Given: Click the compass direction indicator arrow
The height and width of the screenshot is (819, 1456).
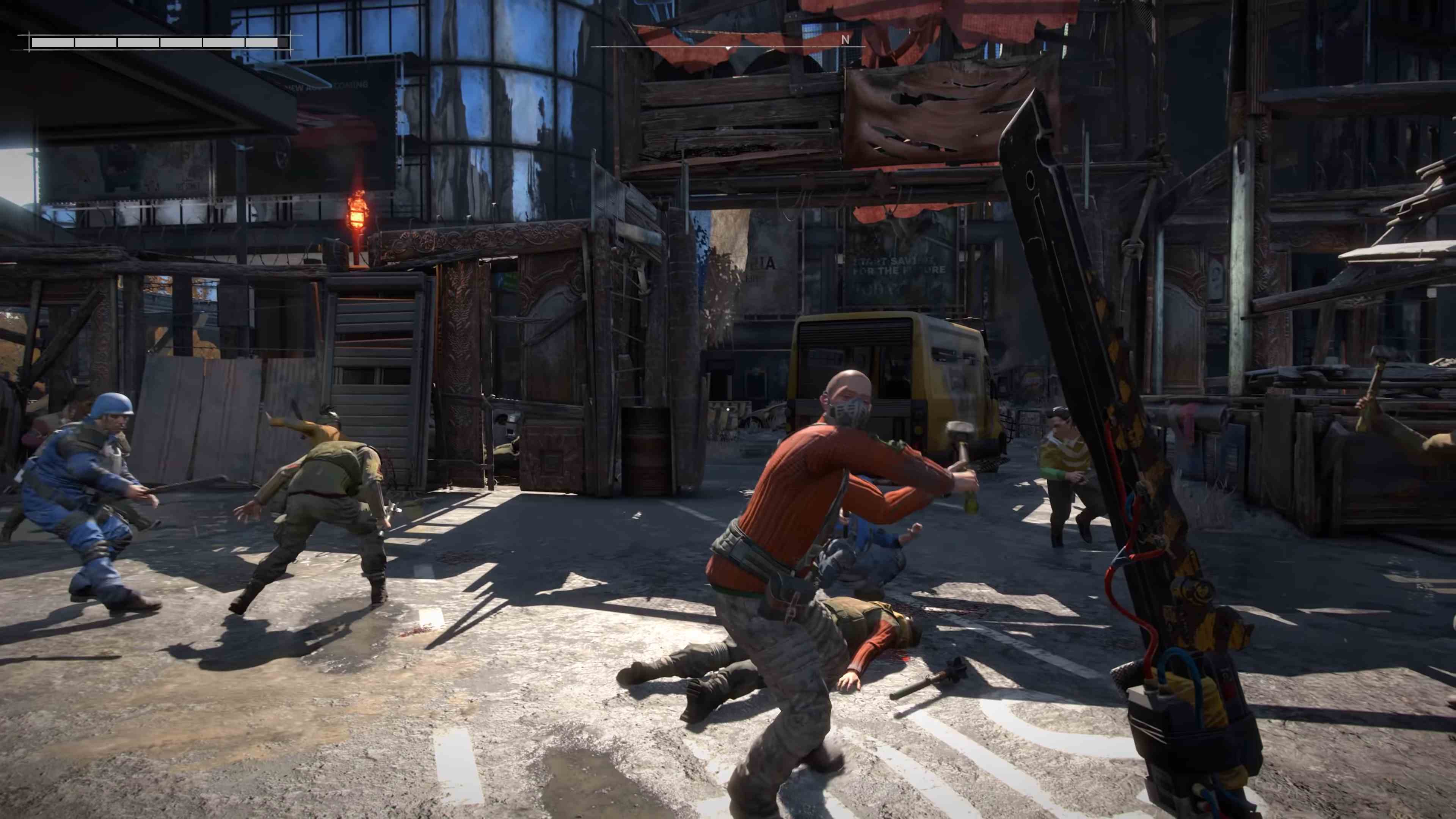Looking at the screenshot, I should (728, 48).
